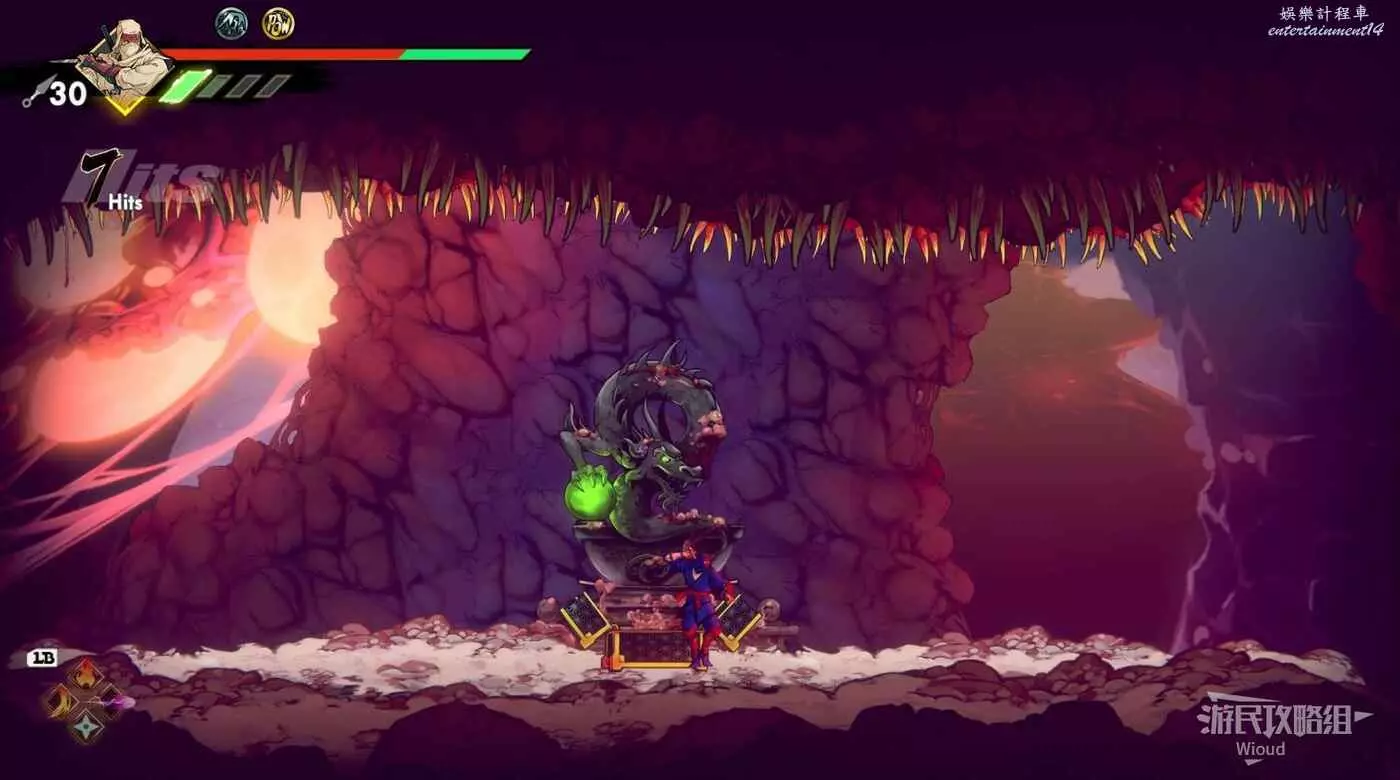Activate the yellow curved-slash ninpo icon

point(59,701)
